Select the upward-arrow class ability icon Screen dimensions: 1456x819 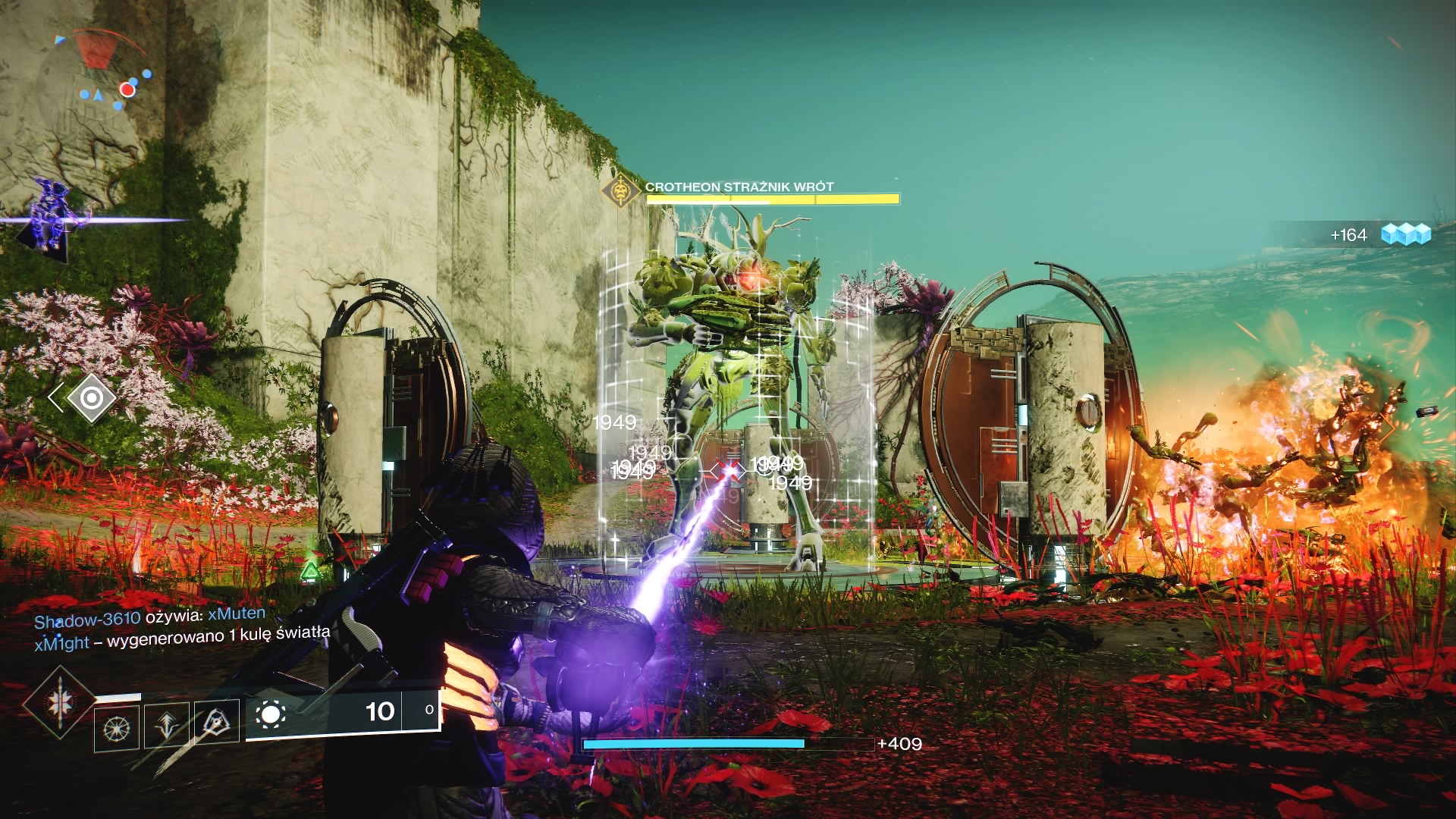coord(167,726)
